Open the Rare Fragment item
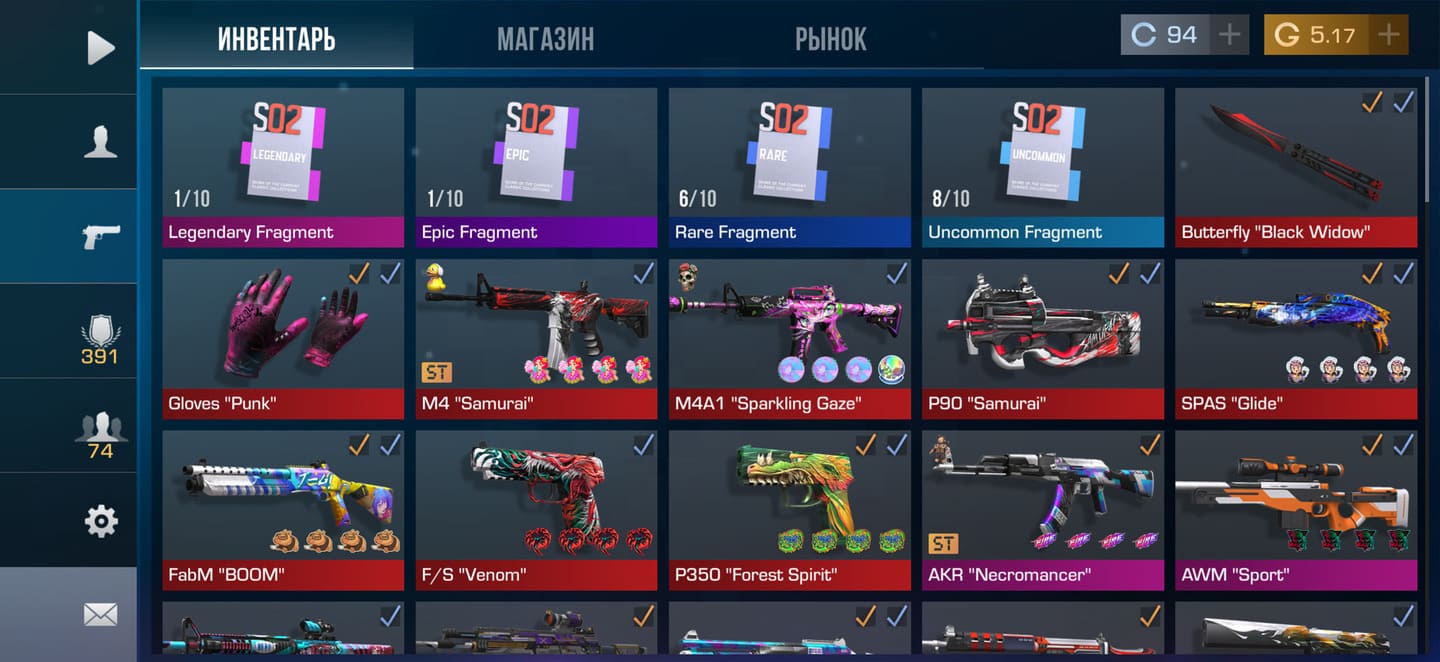Viewport: 1440px width, 662px height. pyautogui.click(x=789, y=167)
